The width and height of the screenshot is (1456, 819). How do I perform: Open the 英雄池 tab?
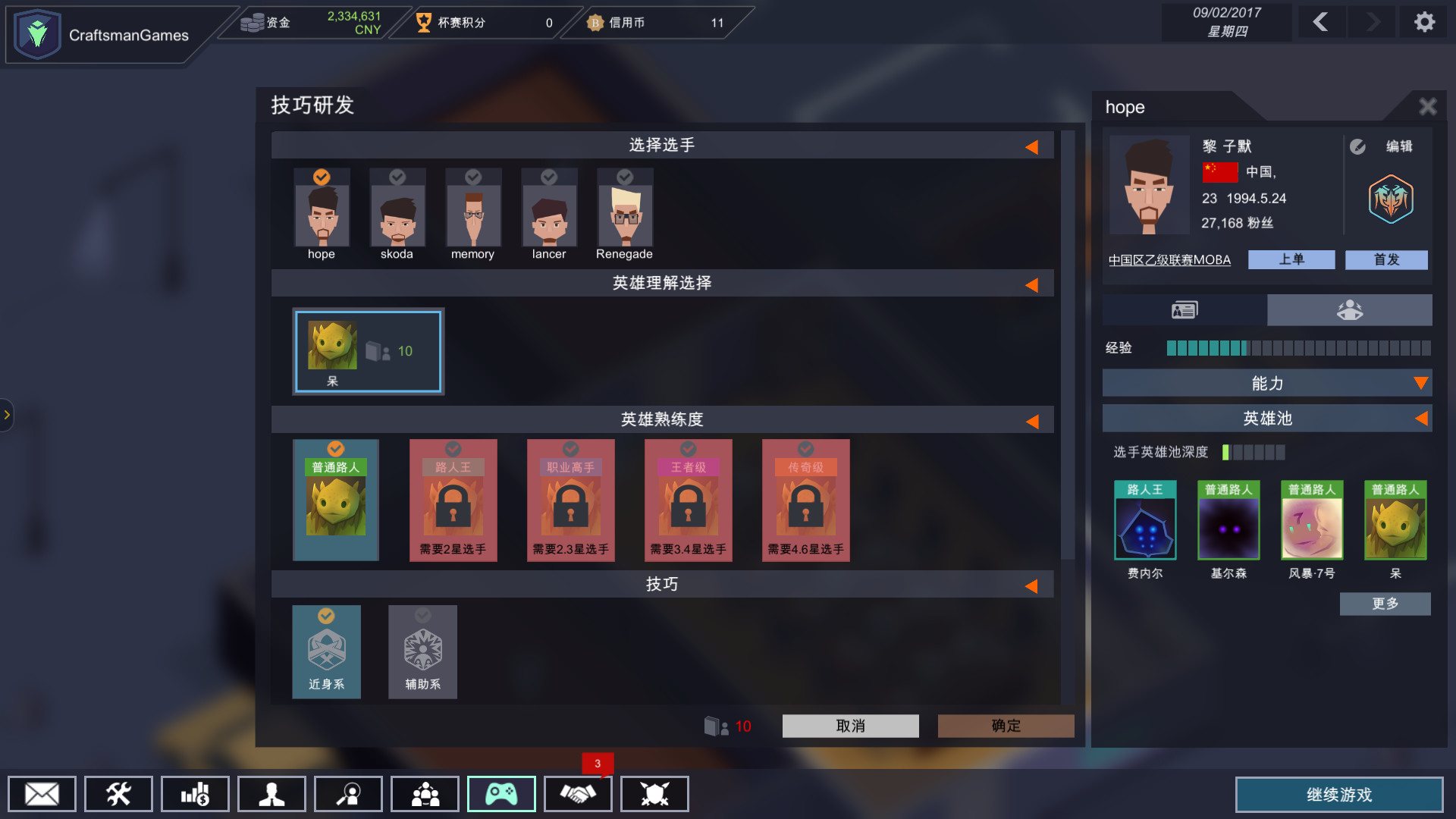click(1266, 418)
